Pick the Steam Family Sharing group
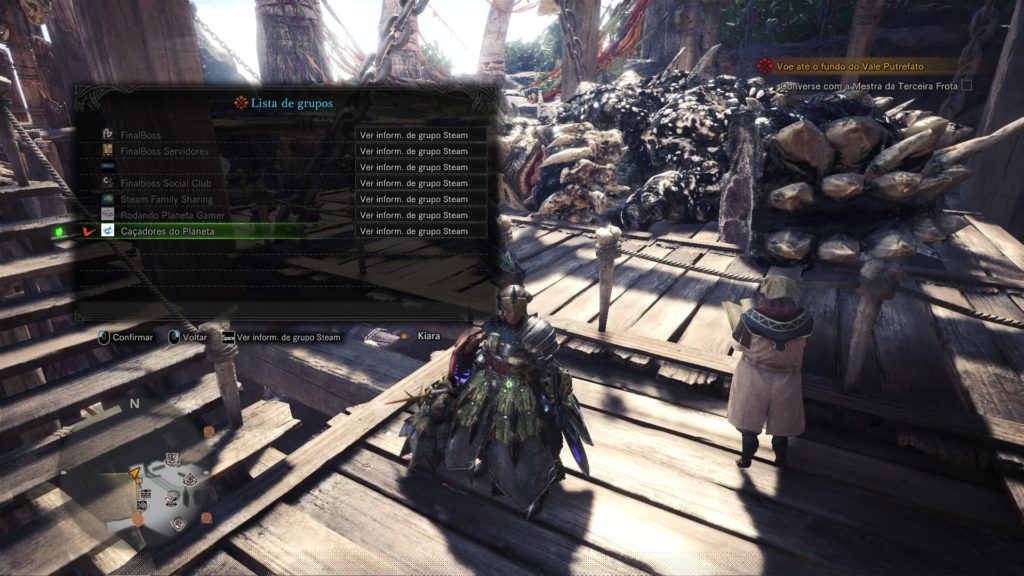The height and width of the screenshot is (576, 1024). tap(166, 199)
